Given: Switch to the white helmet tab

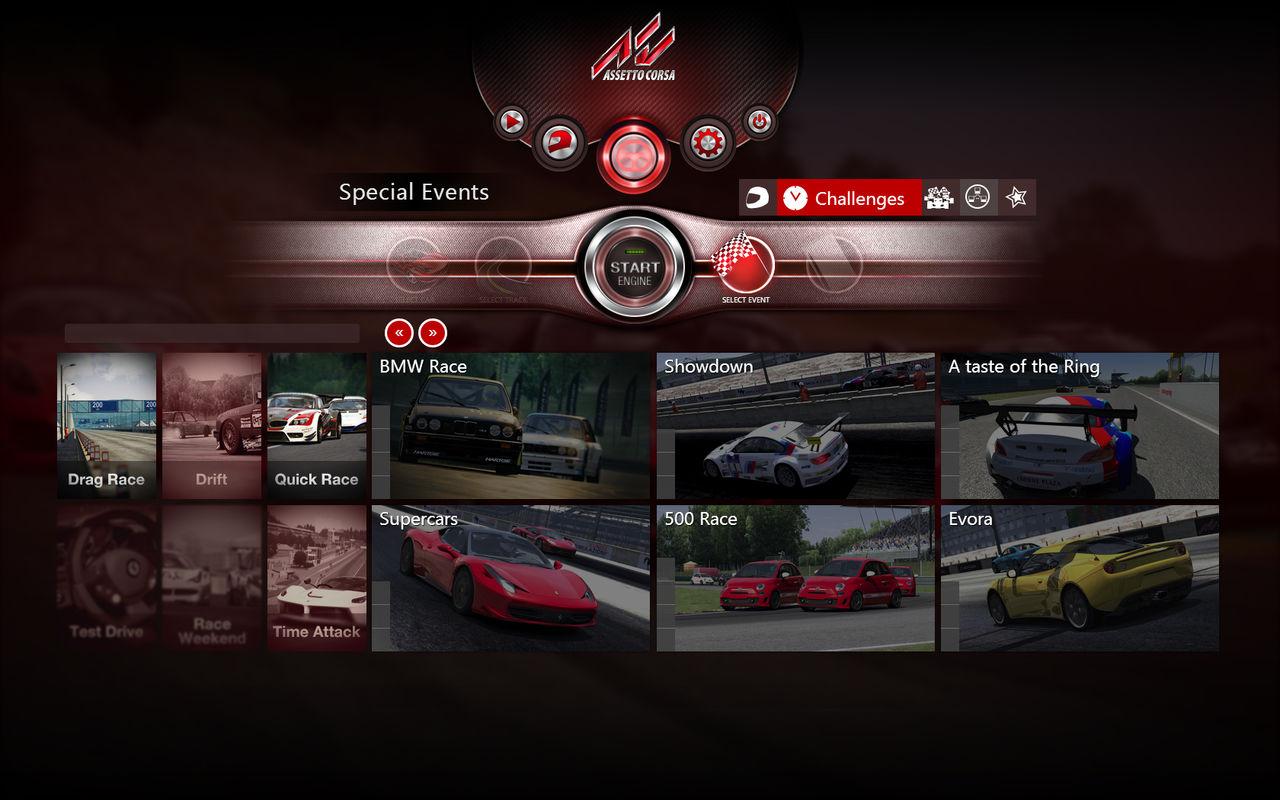Looking at the screenshot, I should (758, 198).
